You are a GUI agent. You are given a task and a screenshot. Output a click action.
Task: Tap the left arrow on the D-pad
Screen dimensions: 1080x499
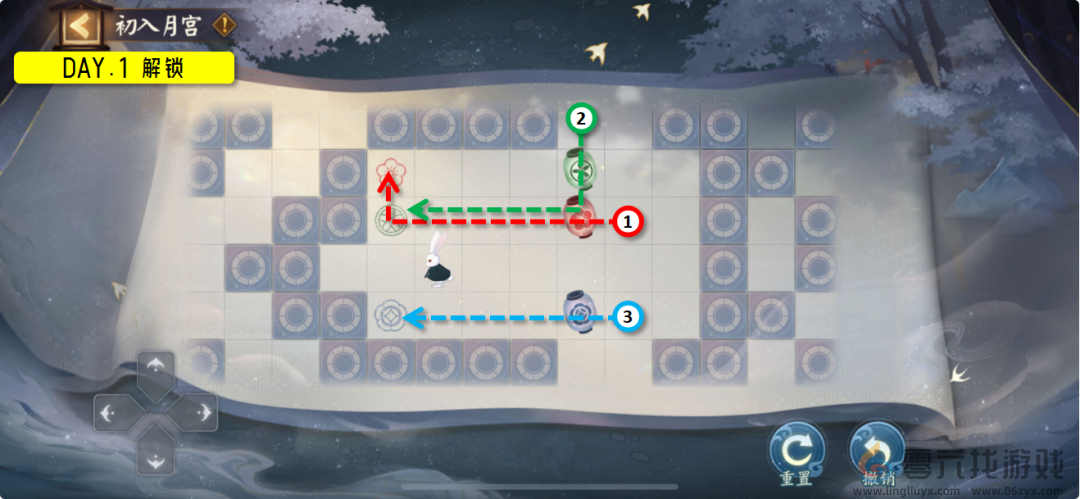110,411
